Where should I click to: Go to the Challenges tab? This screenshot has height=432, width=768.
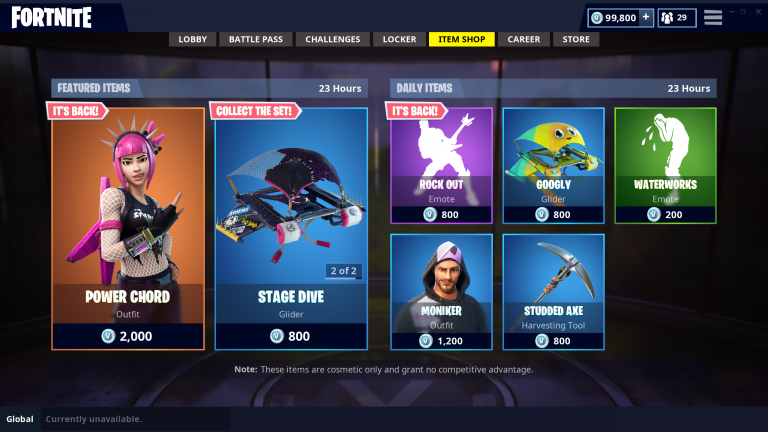[333, 40]
